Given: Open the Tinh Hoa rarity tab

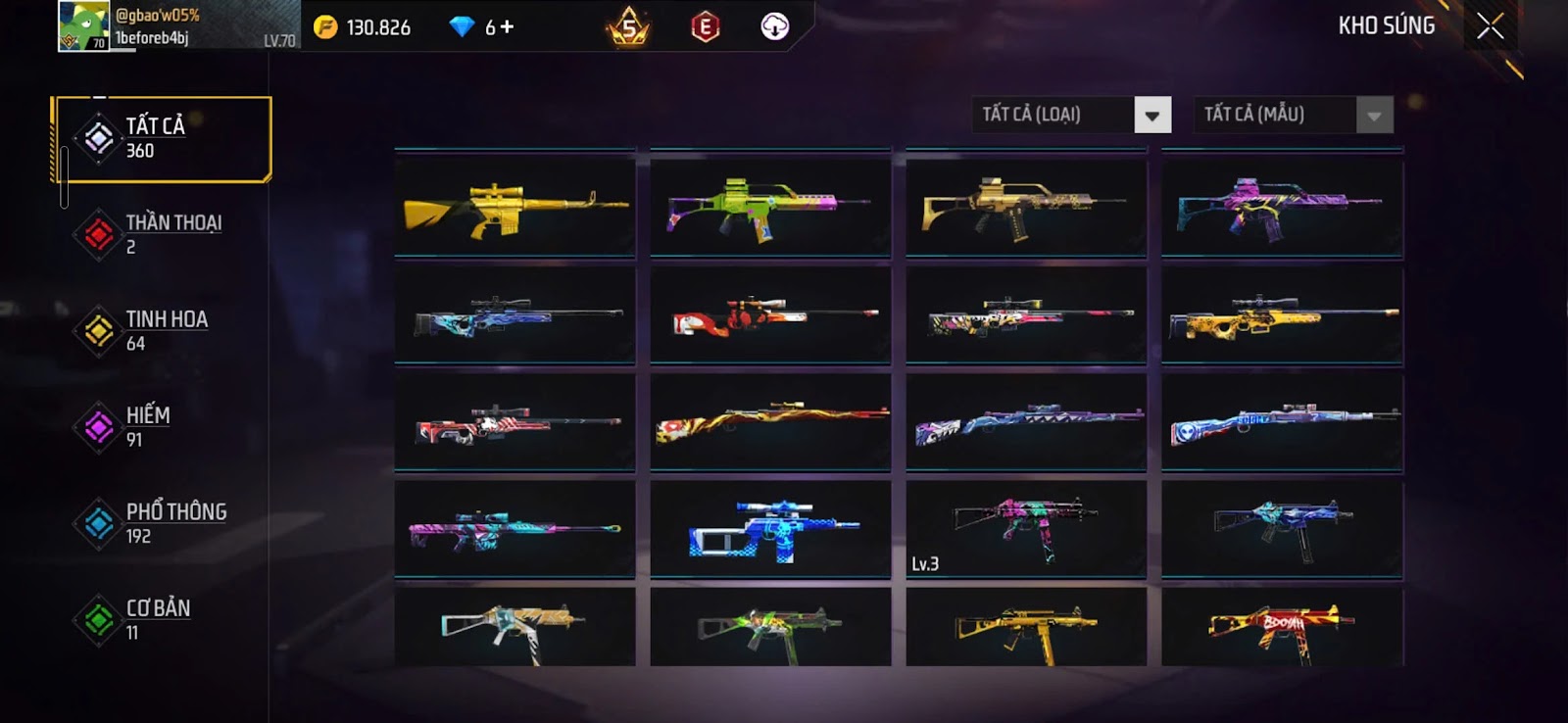Looking at the screenshot, I should (x=163, y=330).
